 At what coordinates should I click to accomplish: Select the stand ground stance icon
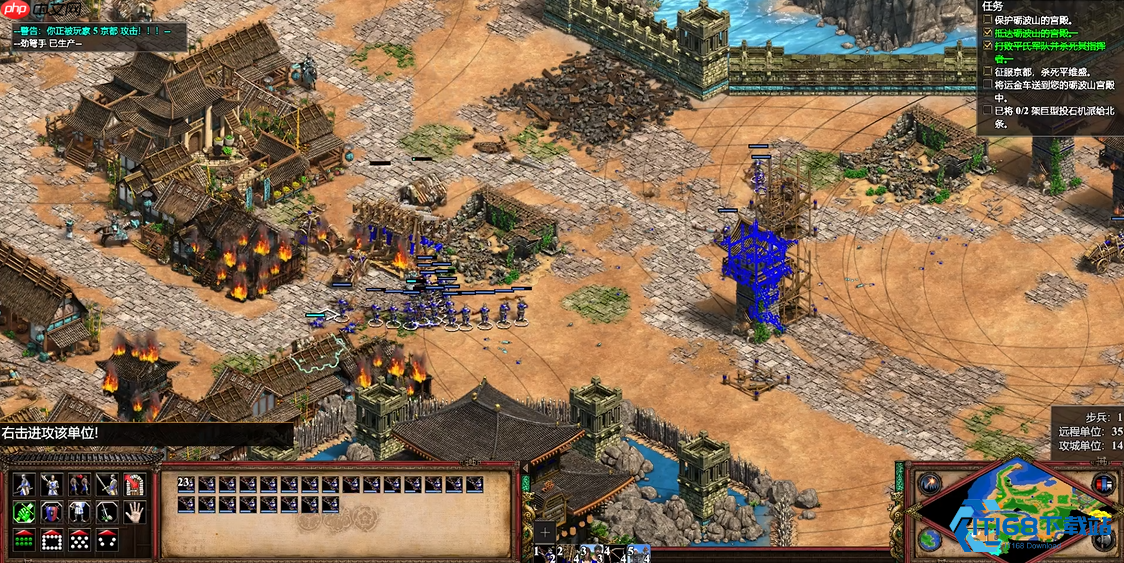pyautogui.click(x=78, y=513)
